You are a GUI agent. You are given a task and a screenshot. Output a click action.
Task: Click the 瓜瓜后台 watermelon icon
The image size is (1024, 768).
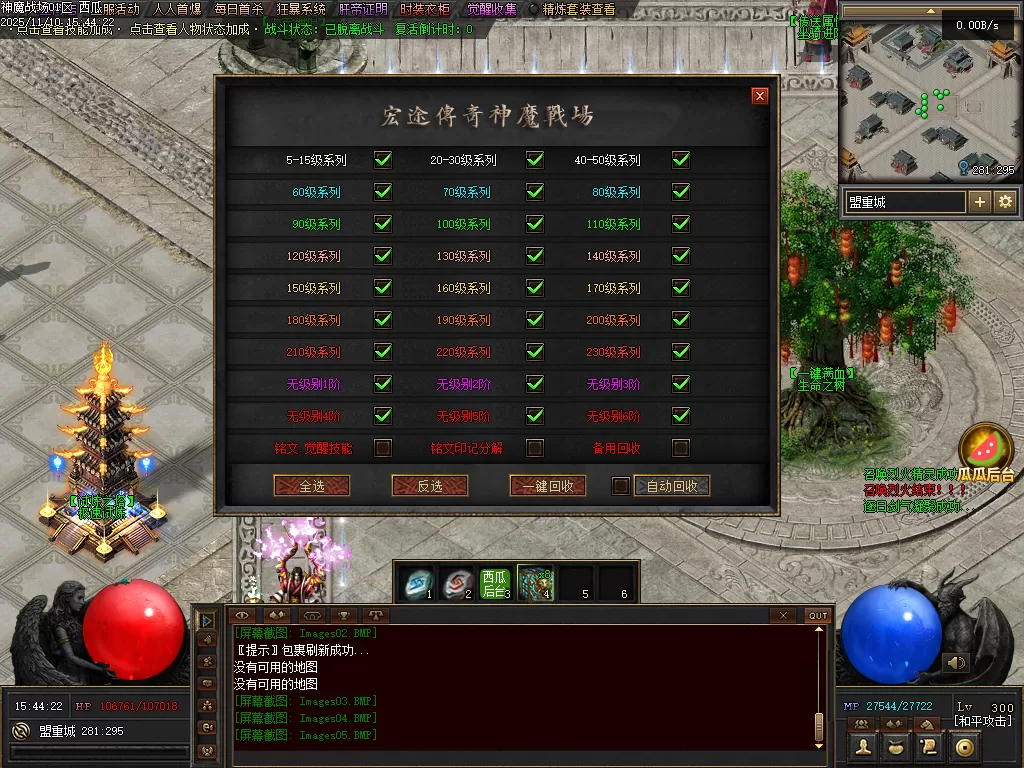[985, 450]
